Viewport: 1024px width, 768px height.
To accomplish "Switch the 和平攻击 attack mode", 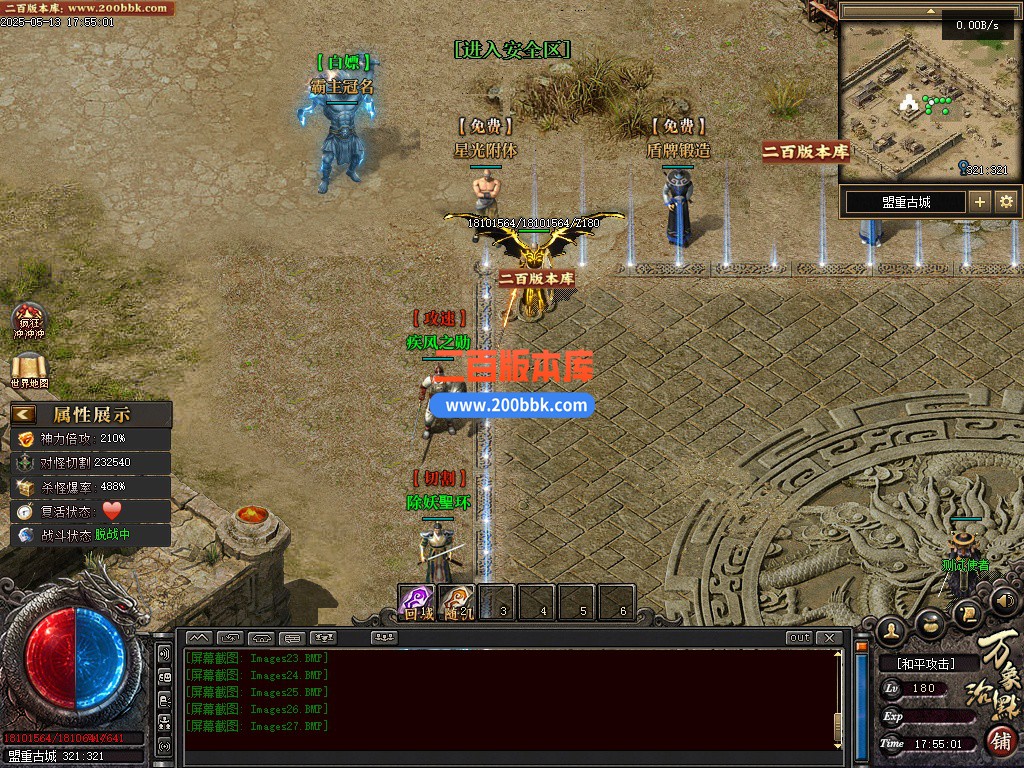I will tap(924, 663).
